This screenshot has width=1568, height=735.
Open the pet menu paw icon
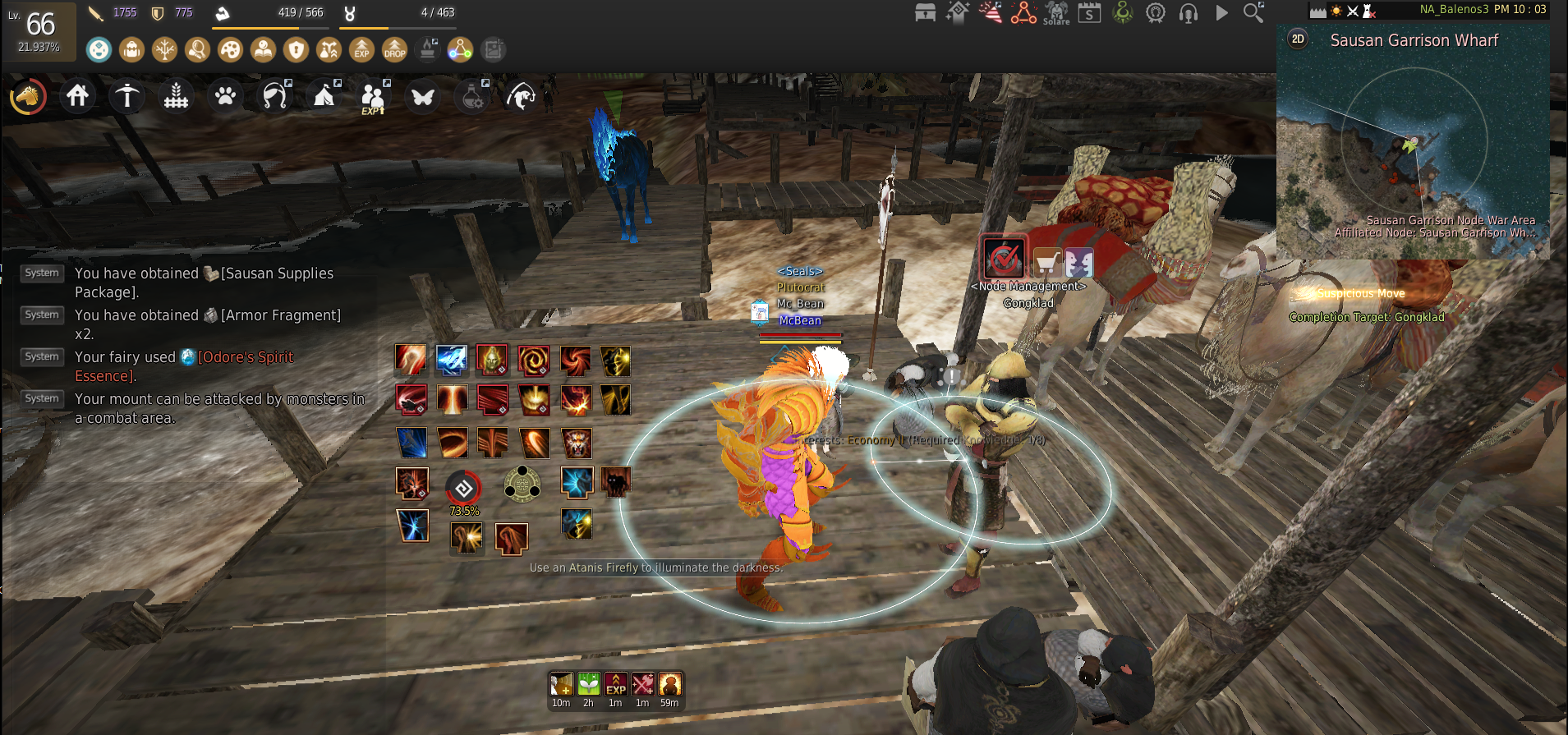pos(226,96)
